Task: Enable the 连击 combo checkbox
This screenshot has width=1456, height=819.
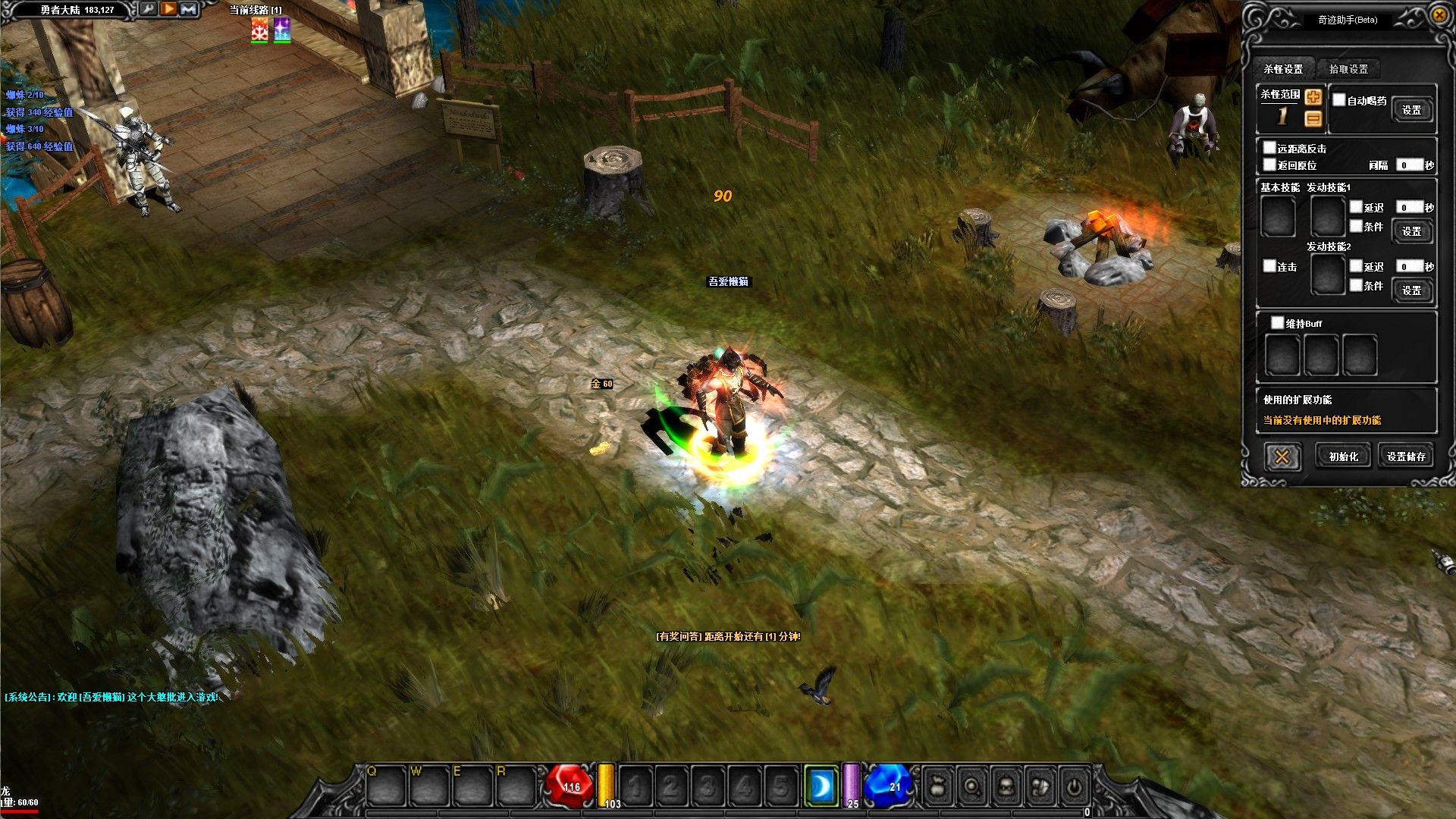Action: (1269, 266)
